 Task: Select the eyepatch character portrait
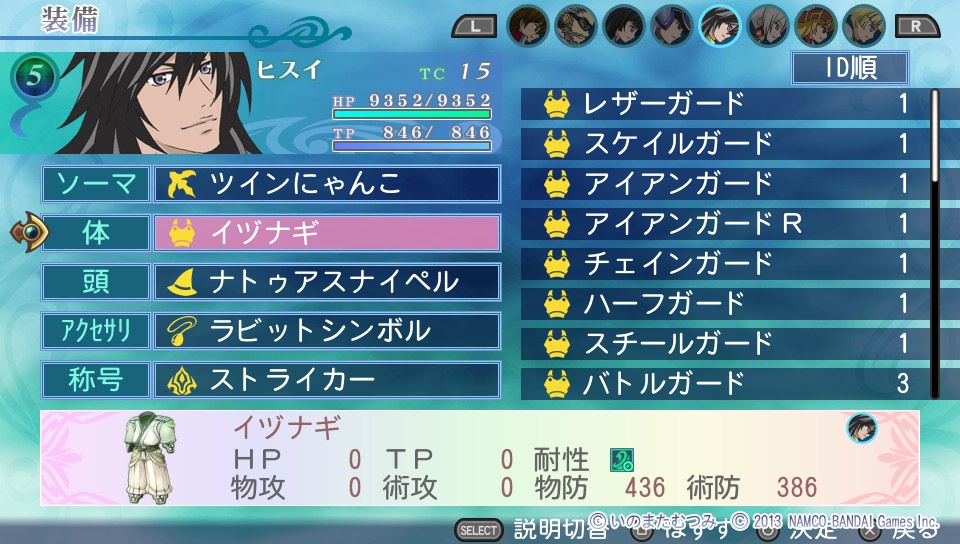(x=574, y=25)
